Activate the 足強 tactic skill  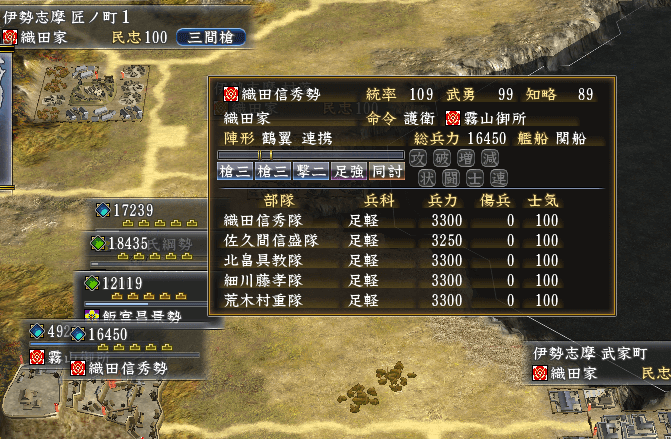click(x=348, y=171)
